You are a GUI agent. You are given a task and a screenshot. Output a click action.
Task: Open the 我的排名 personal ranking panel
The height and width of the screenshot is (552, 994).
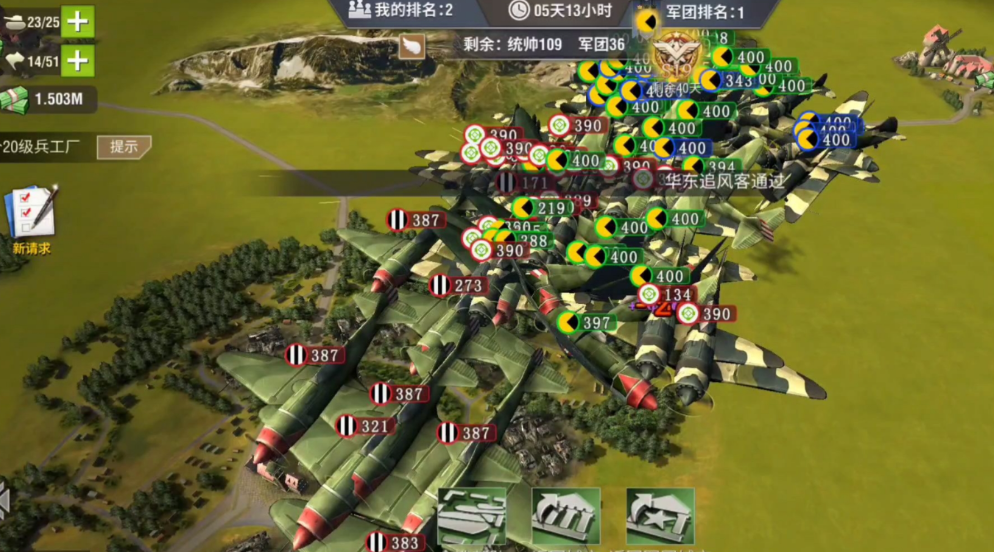(401, 11)
